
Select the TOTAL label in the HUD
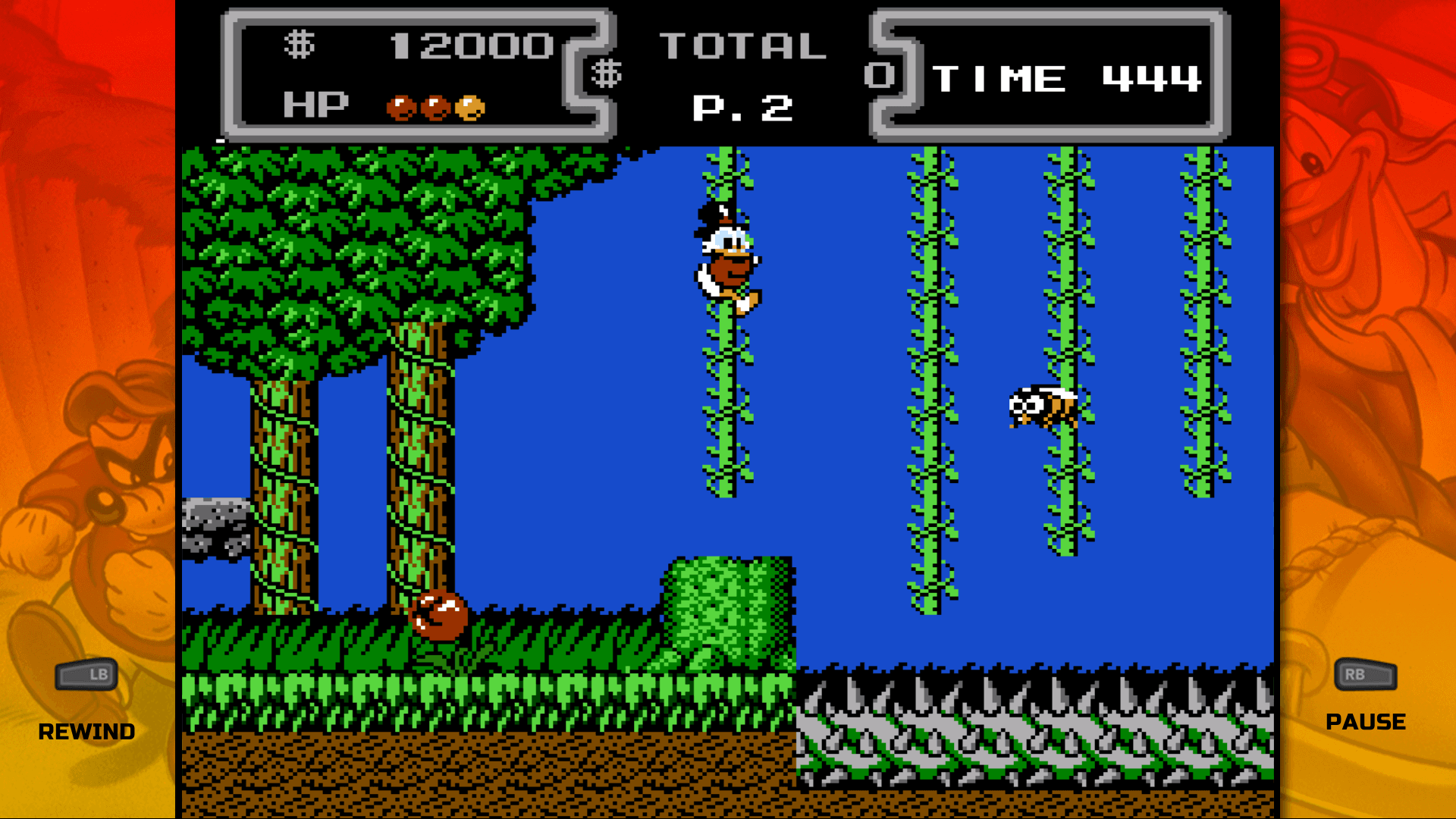pyautogui.click(x=743, y=47)
